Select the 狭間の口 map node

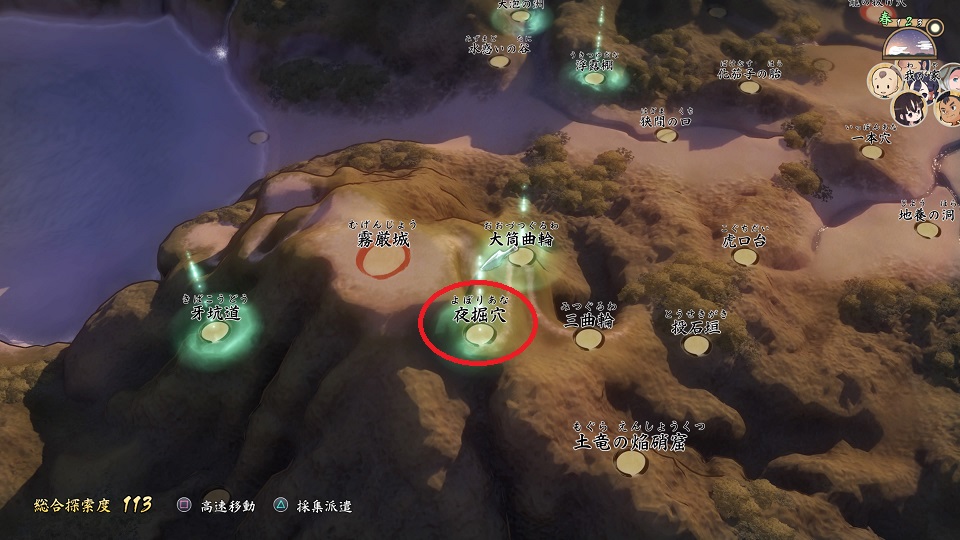point(666,135)
